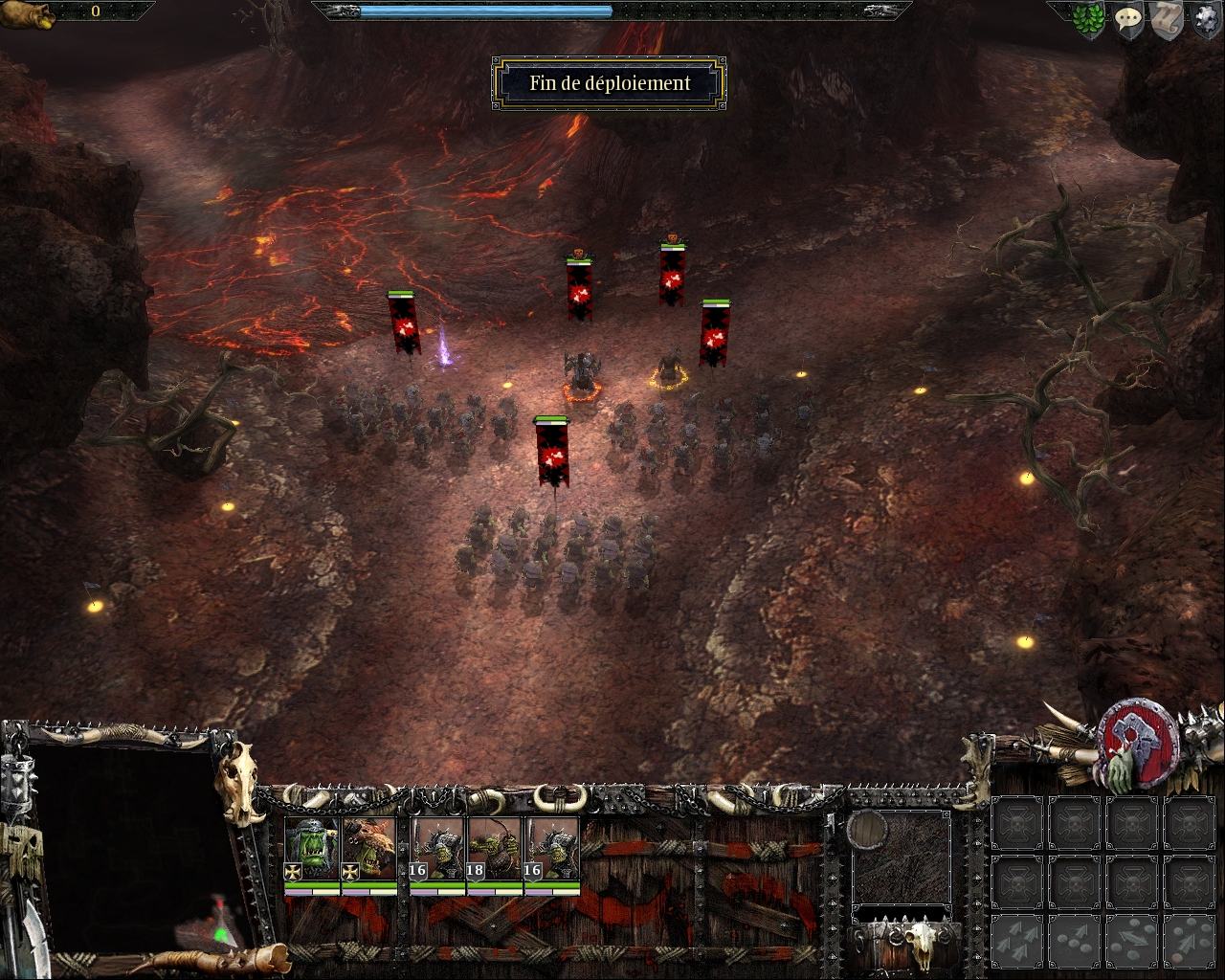Viewport: 1225px width, 980px height.
Task: Select the goblin archer unit numbered 18
Action: click(495, 849)
